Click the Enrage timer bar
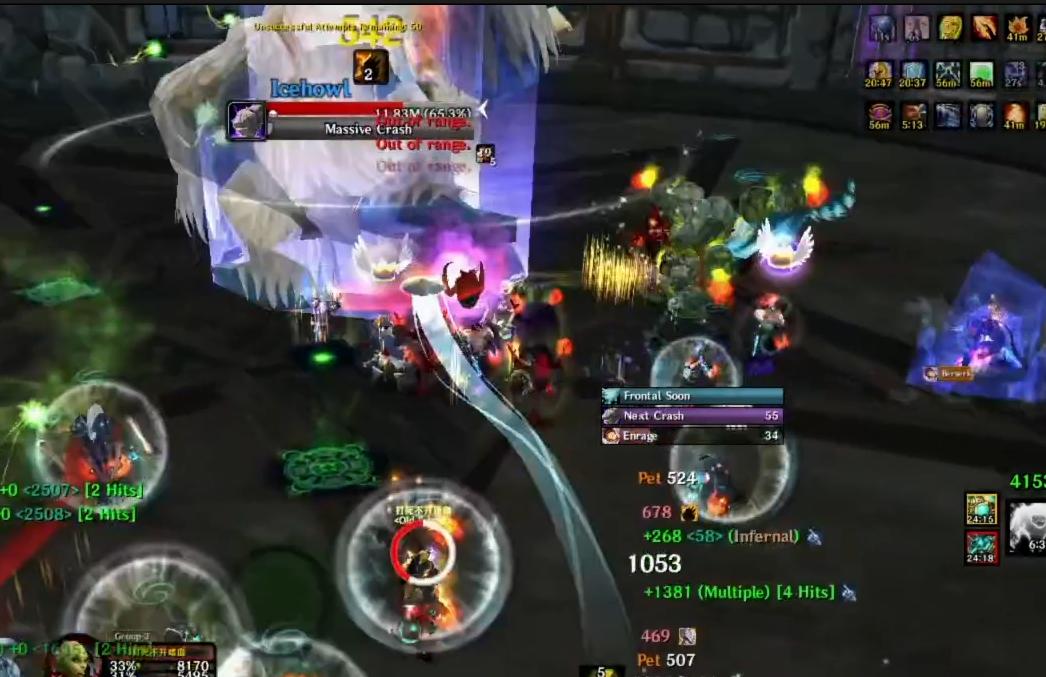Image resolution: width=1046 pixels, height=677 pixels. coord(692,436)
